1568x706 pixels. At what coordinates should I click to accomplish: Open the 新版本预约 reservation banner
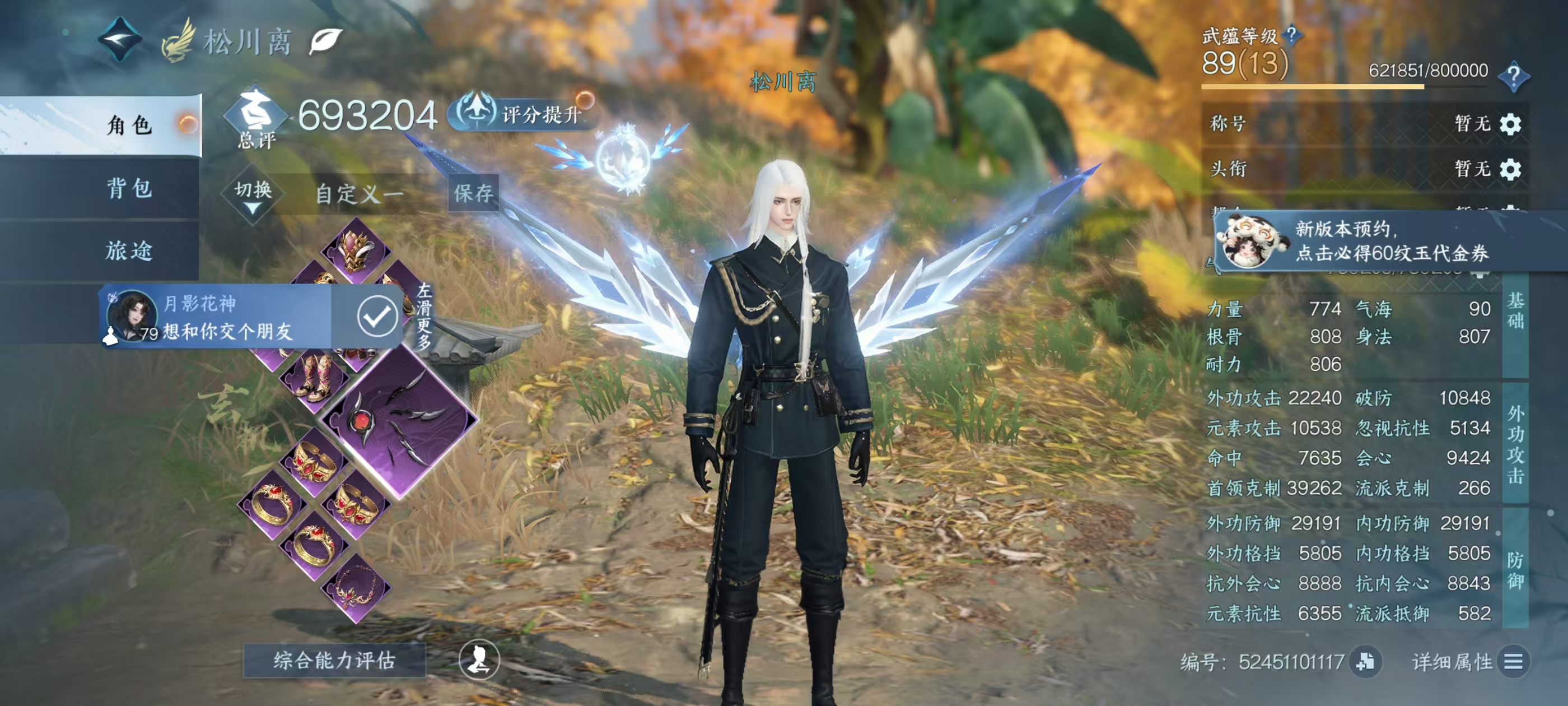pyautogui.click(x=1388, y=241)
